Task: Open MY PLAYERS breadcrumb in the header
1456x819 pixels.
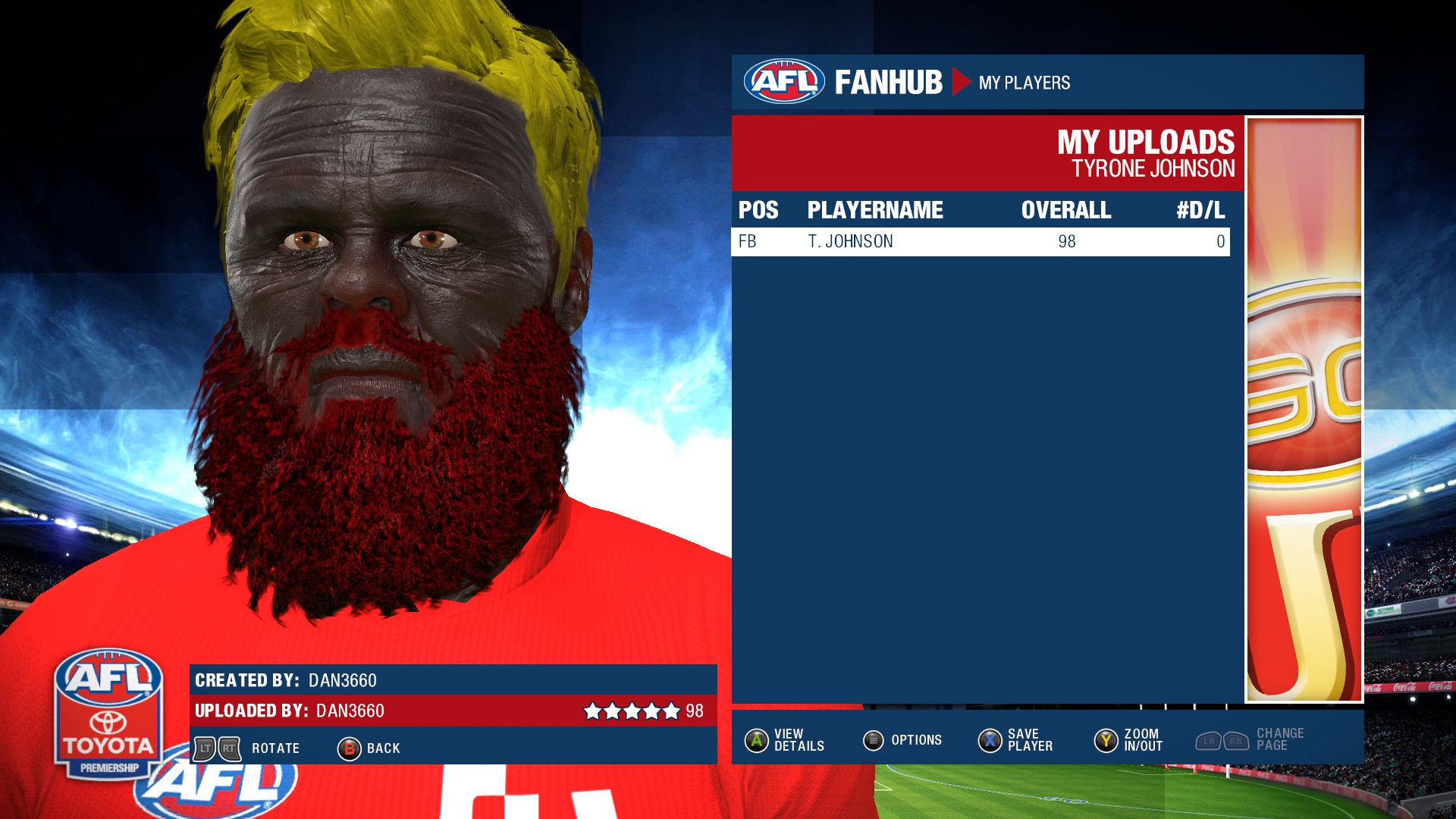Action: point(1024,83)
